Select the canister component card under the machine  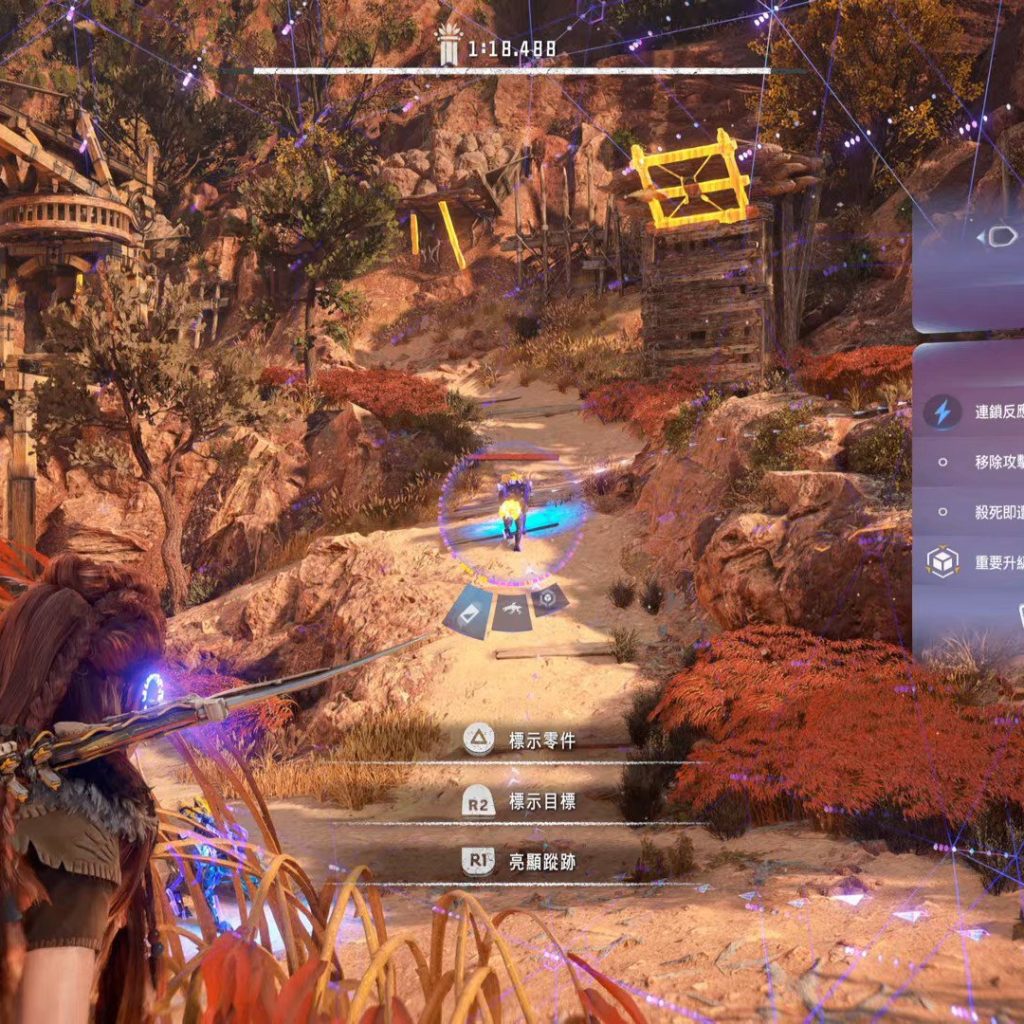tap(468, 612)
